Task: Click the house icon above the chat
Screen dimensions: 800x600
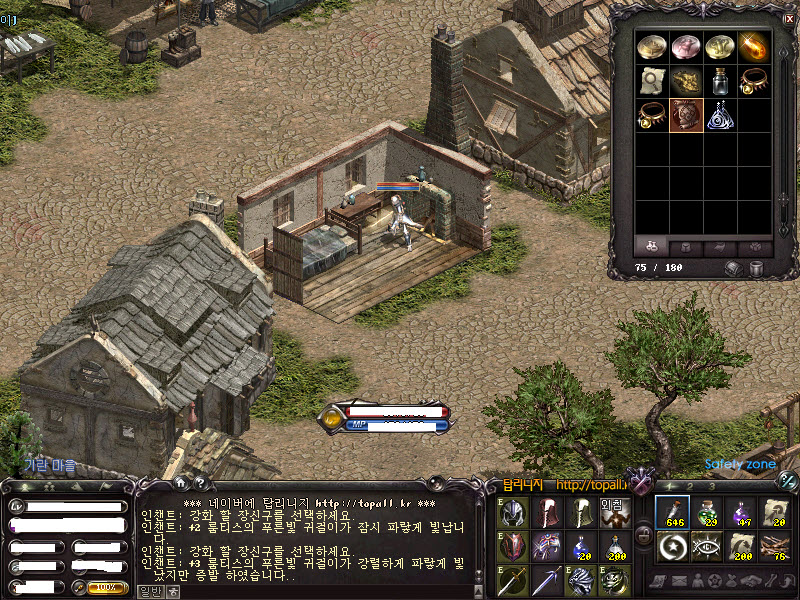Action: (x=181, y=482)
